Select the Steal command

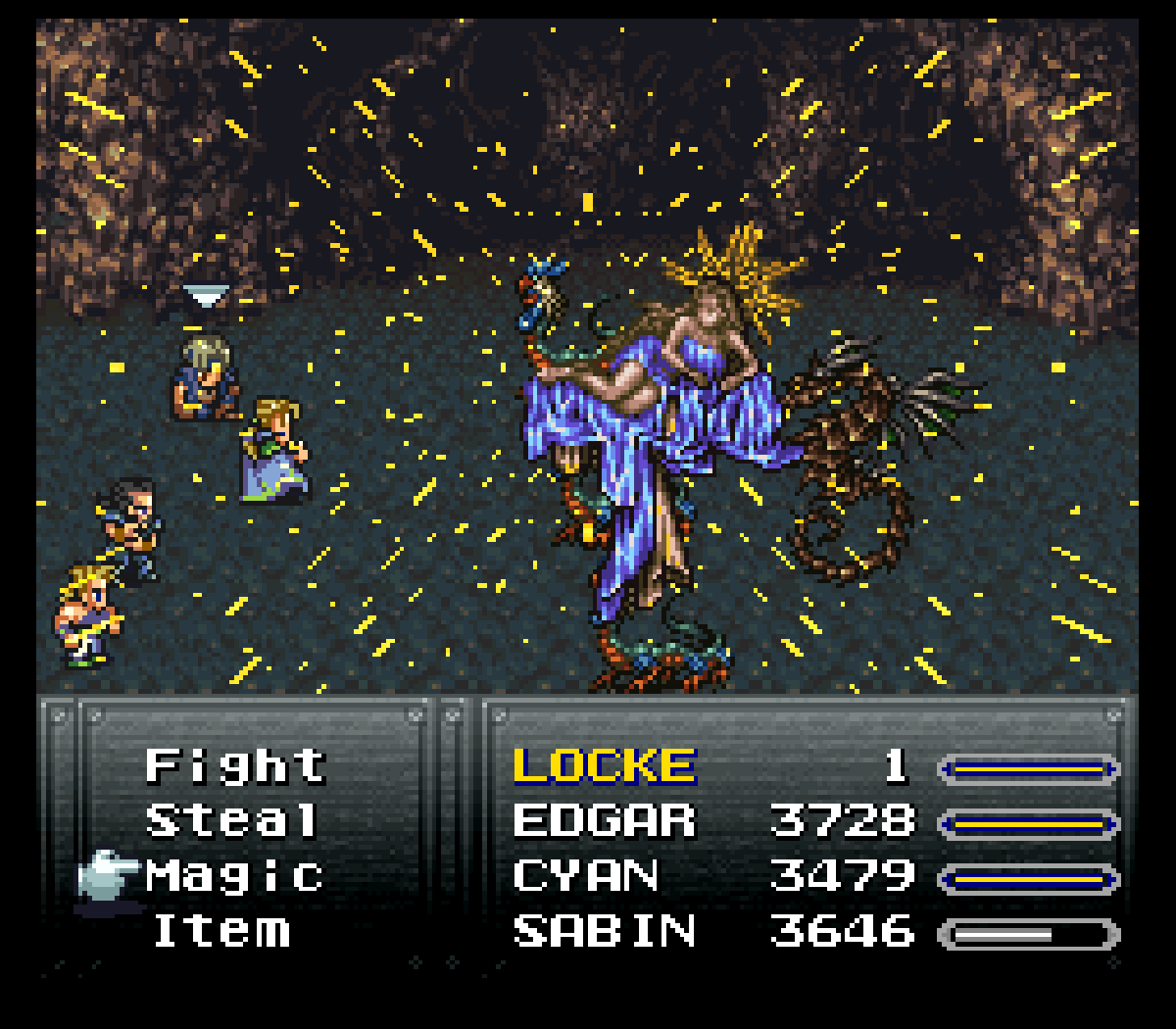(232, 820)
